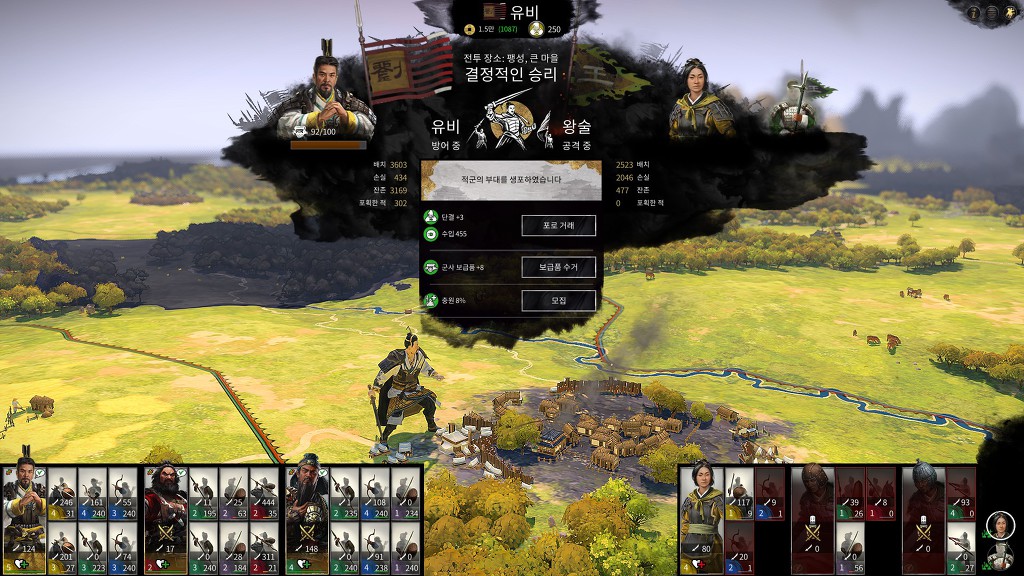Choose the 포로 거래 (ransom captives) option
This screenshot has height=576, width=1024.
(x=558, y=226)
